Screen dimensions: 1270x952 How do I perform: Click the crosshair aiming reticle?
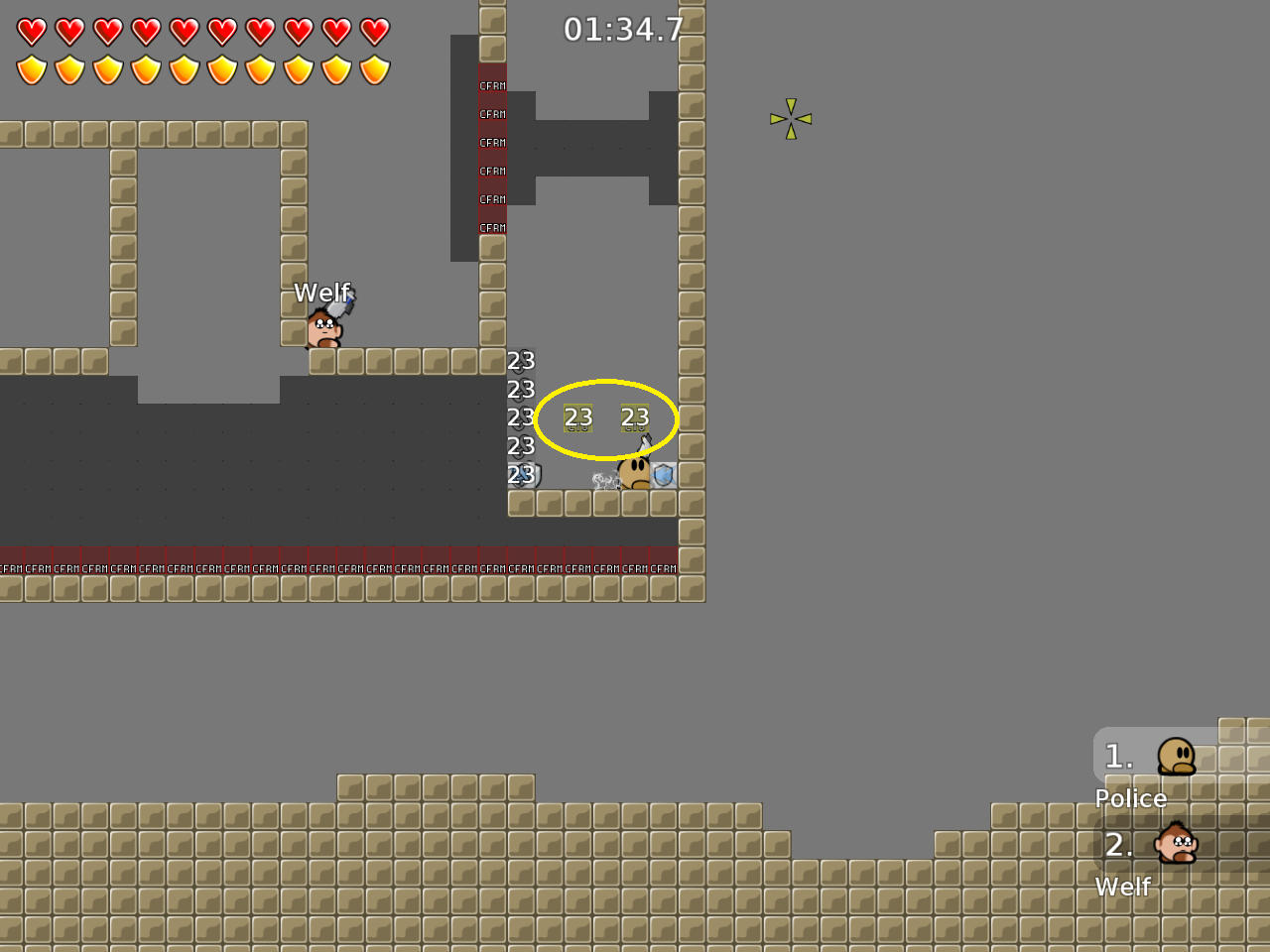click(790, 118)
